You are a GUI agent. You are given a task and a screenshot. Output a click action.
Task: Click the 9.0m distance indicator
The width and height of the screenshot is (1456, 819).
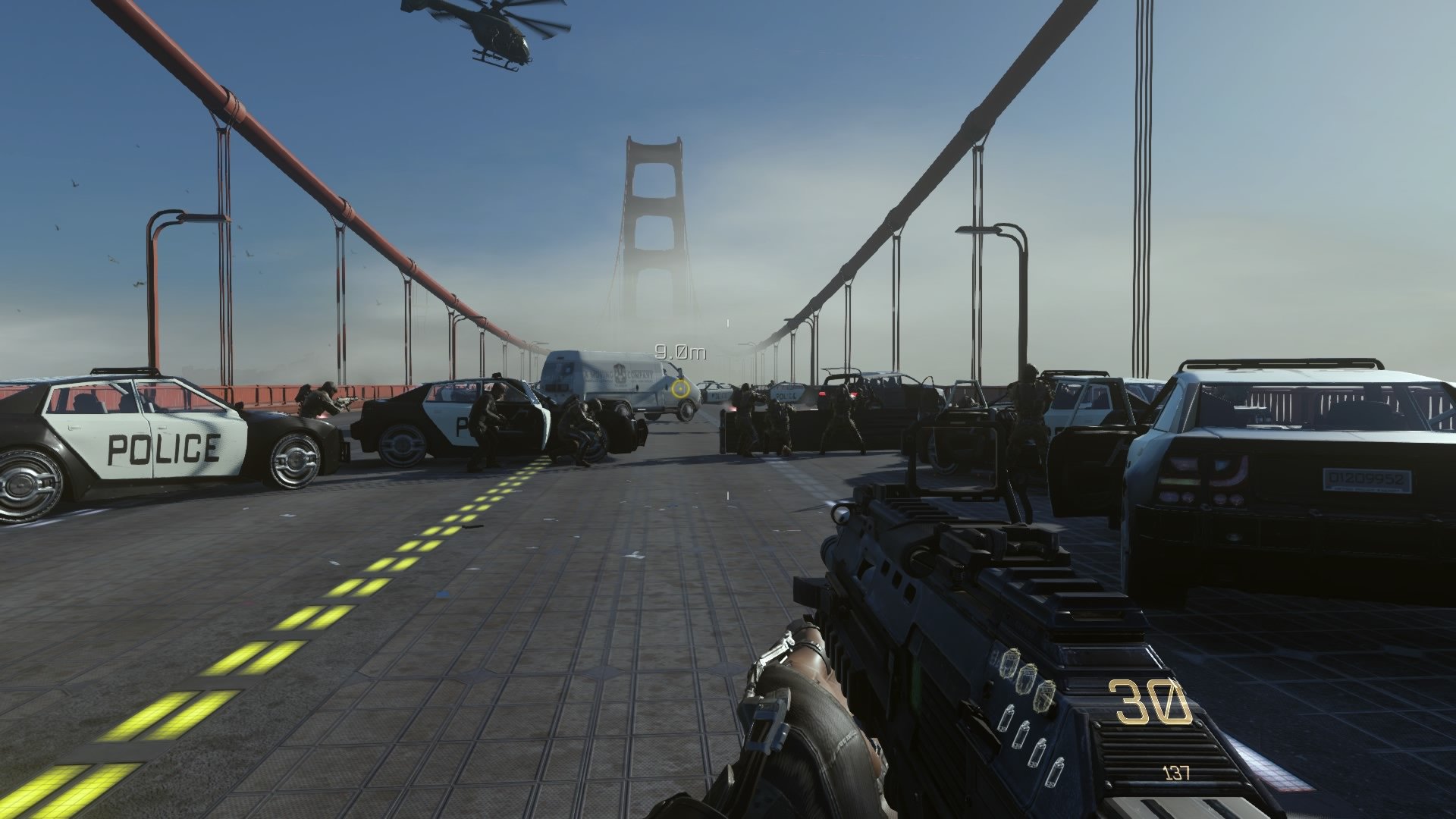680,350
